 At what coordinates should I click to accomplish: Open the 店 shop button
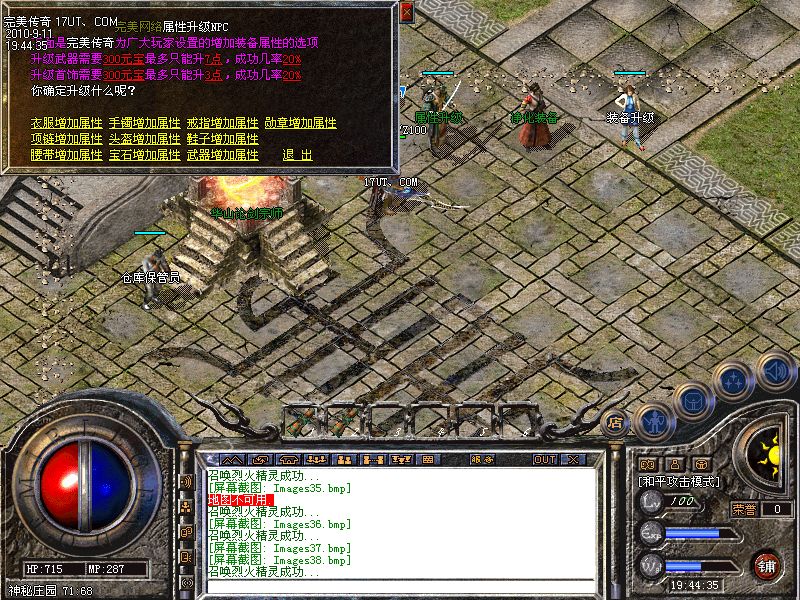coord(616,423)
